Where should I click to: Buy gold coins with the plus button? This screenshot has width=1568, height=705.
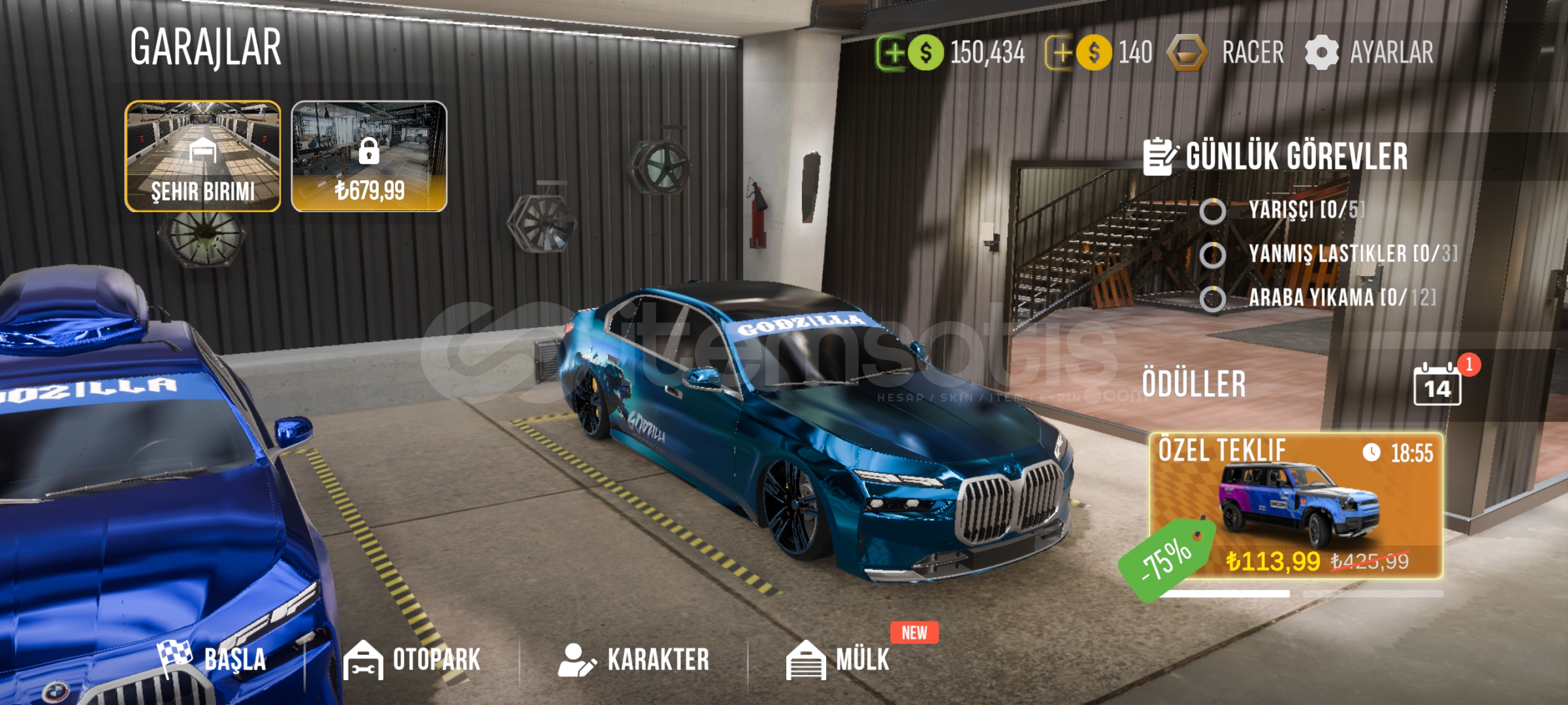1060,53
